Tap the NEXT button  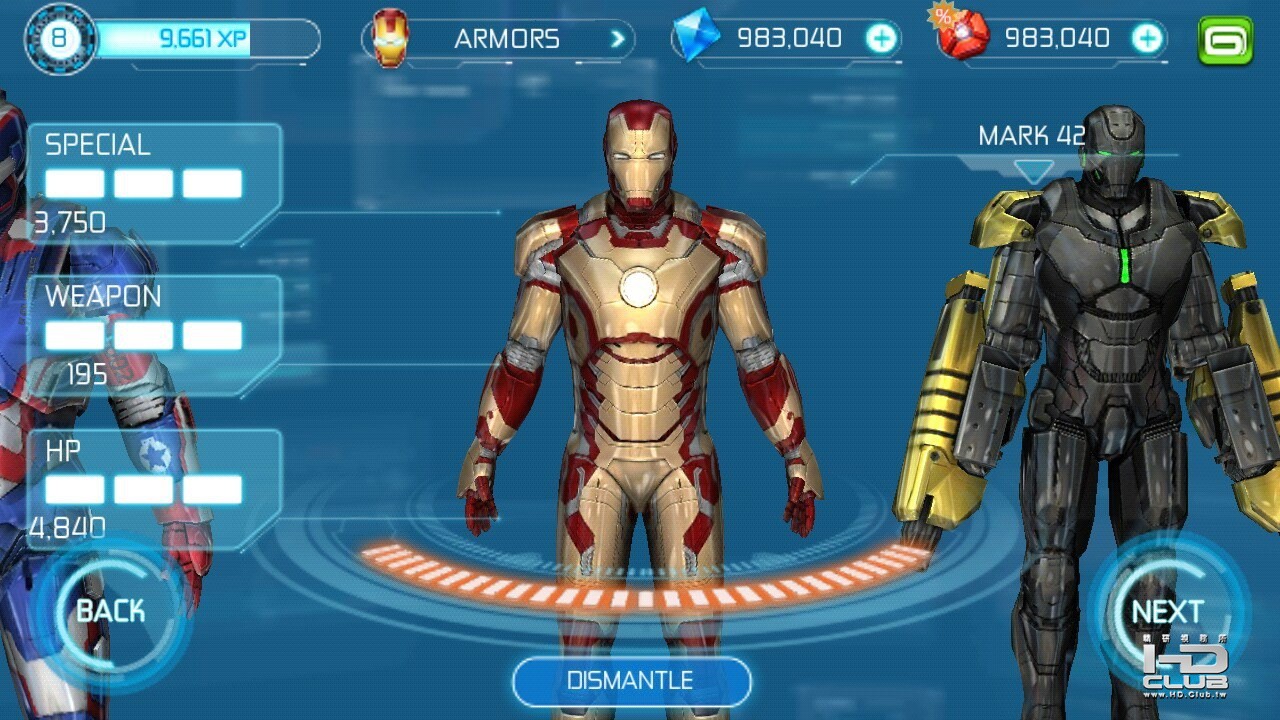1167,611
